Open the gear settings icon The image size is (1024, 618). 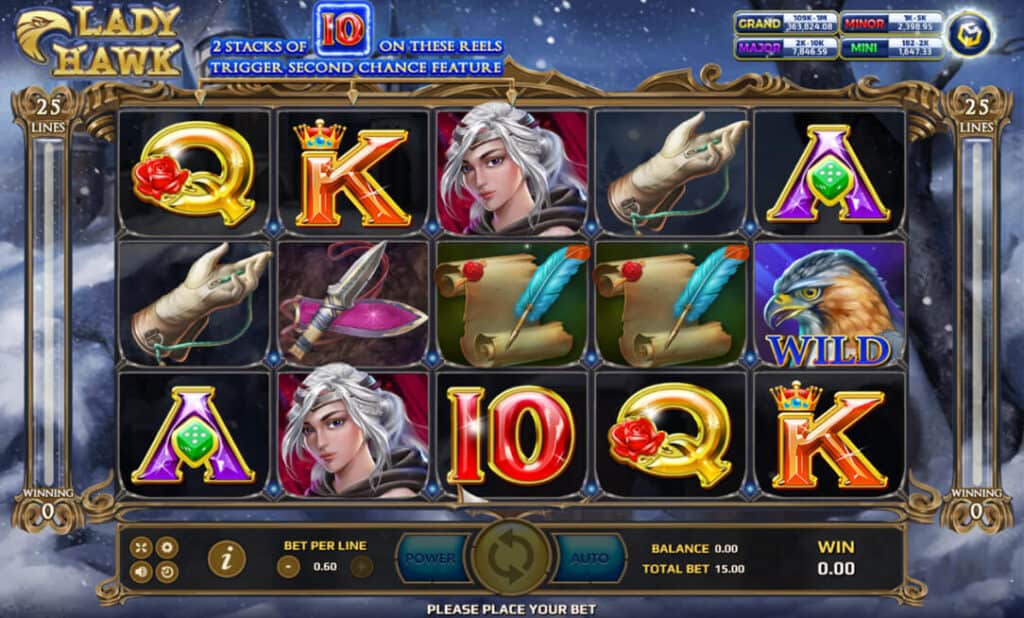(167, 547)
